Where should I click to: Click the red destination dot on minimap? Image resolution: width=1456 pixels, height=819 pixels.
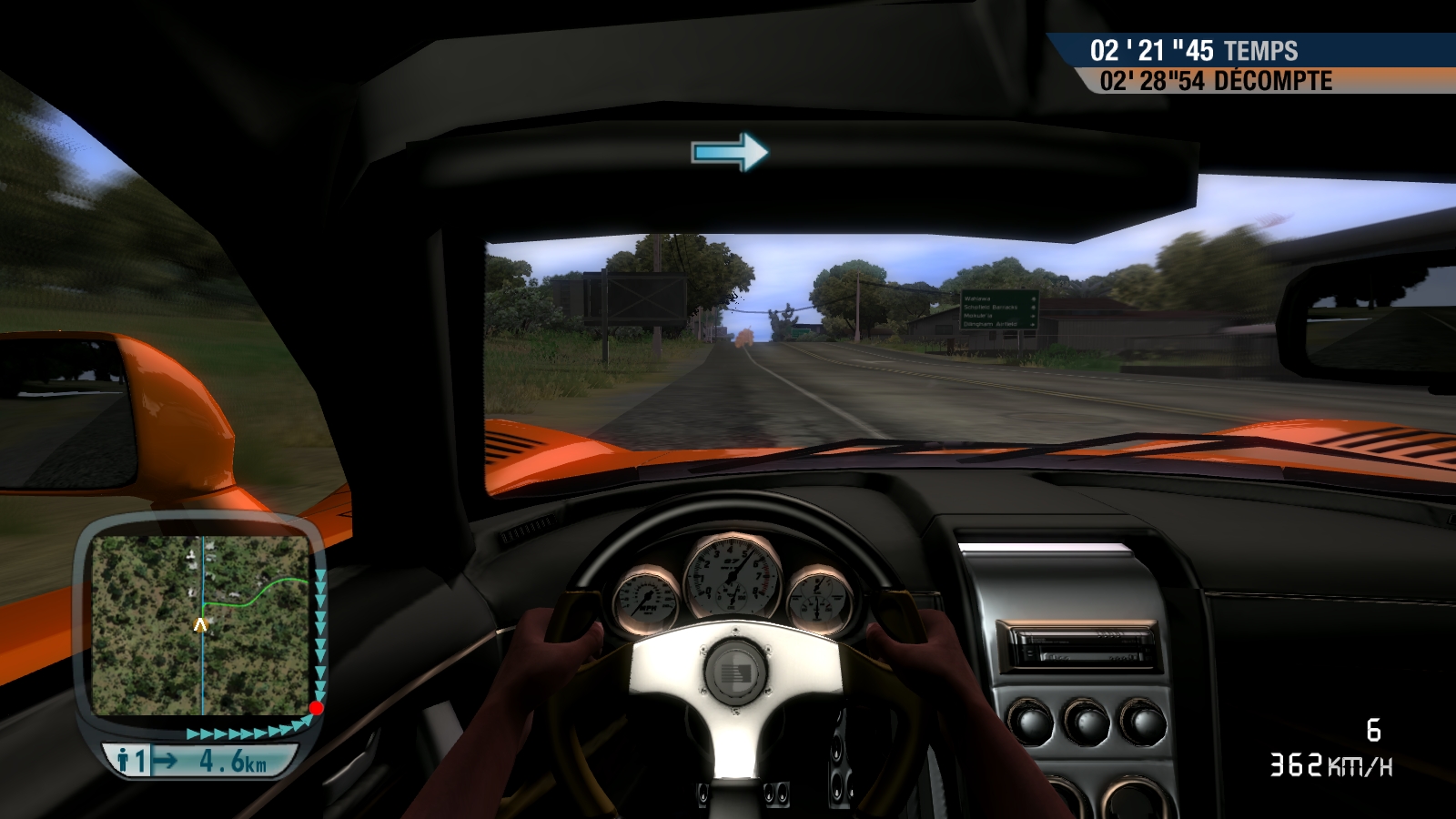[316, 708]
